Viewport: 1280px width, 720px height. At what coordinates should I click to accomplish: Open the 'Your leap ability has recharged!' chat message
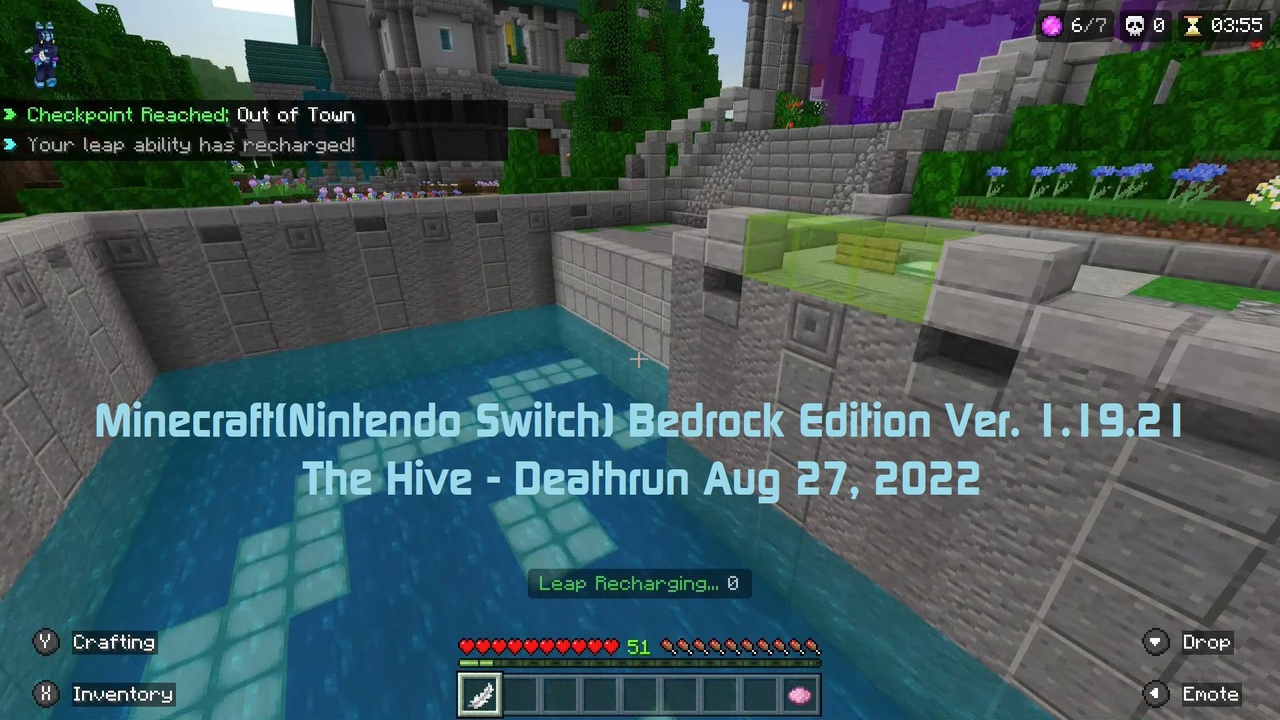190,145
